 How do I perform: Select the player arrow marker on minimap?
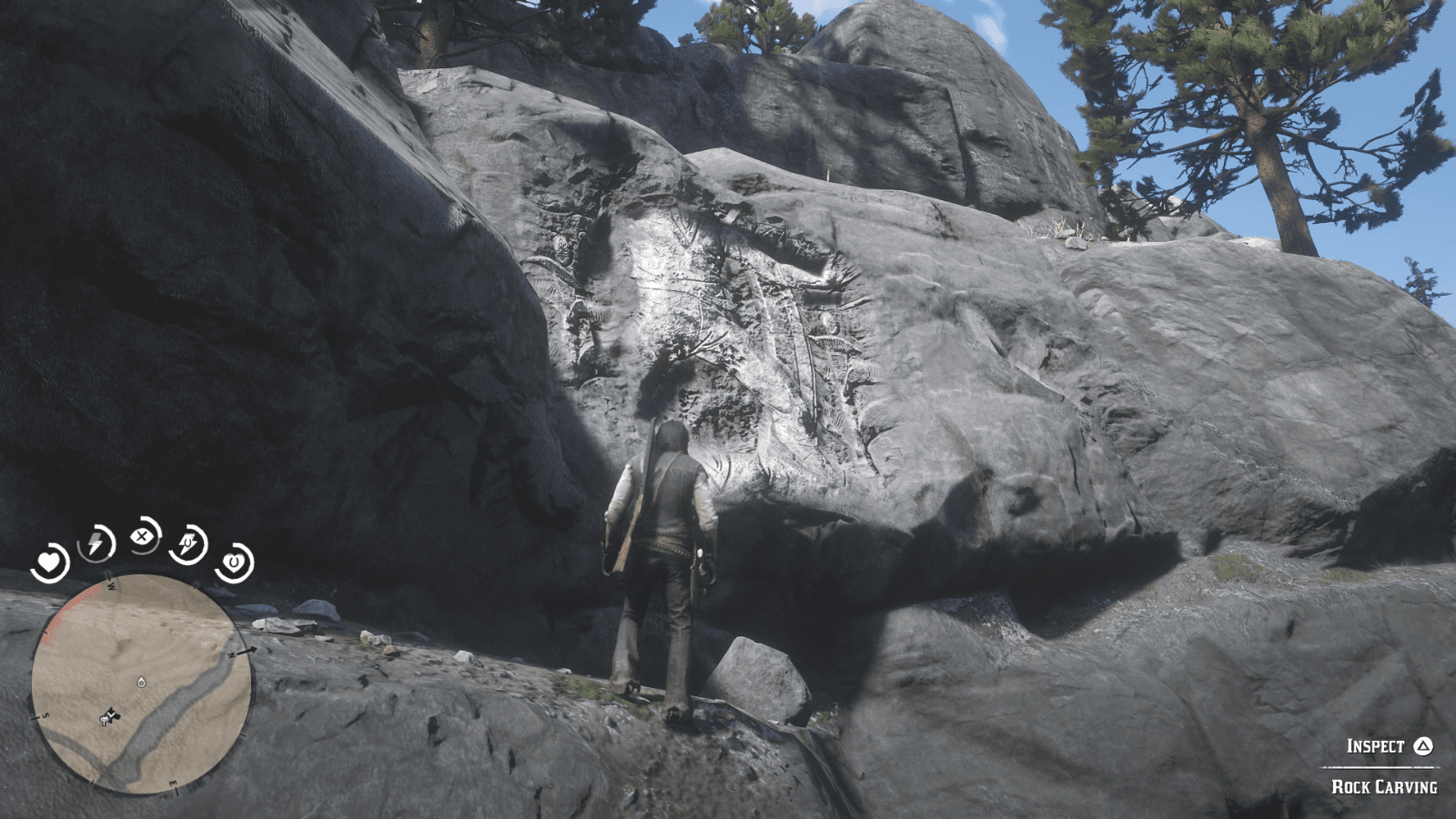tap(113, 715)
